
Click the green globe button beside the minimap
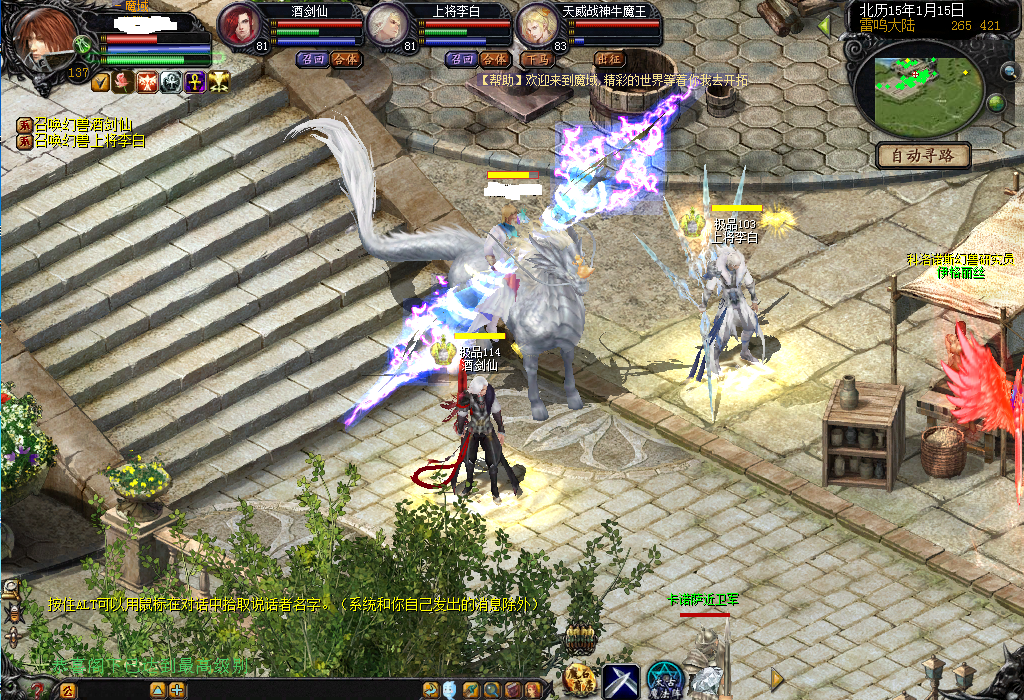[x=996, y=103]
